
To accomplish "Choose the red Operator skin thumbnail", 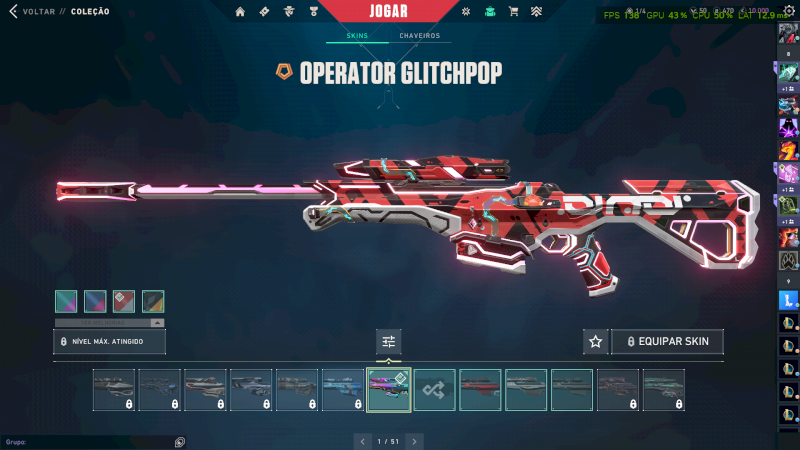I will click(x=481, y=390).
